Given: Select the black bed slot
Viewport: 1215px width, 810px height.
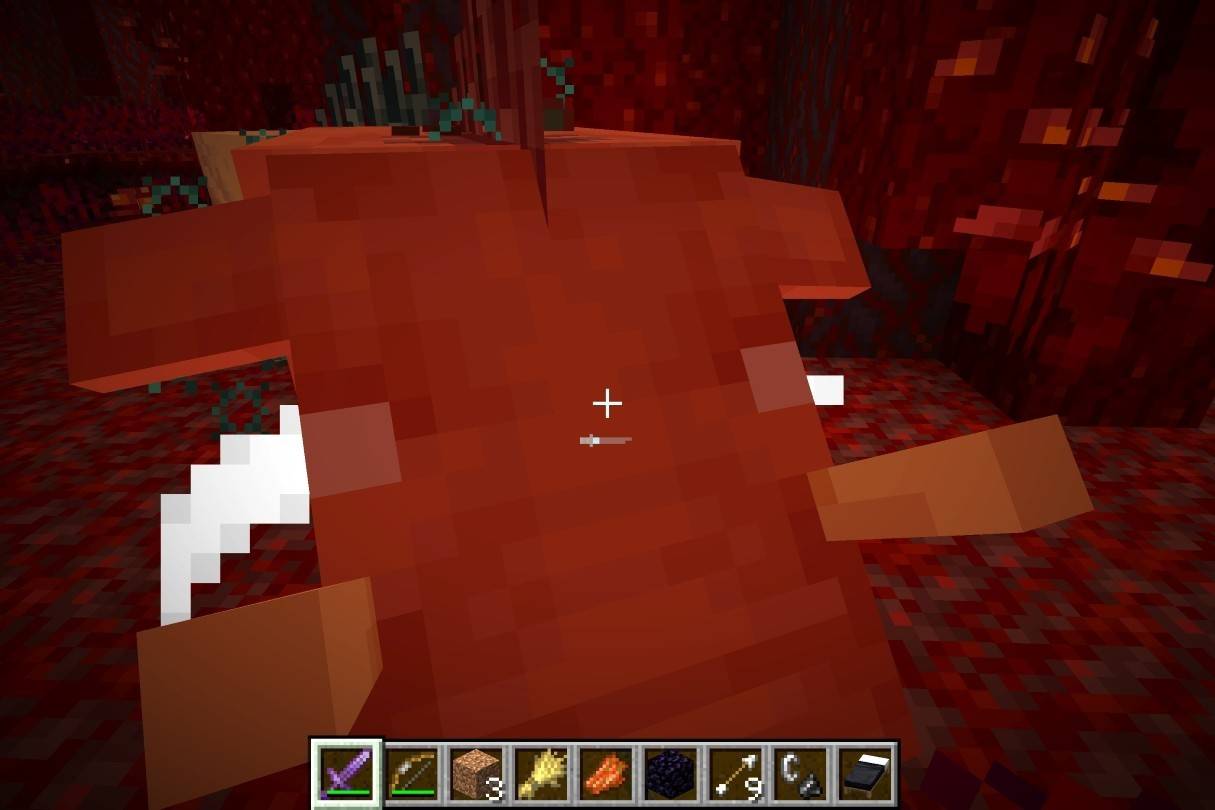Looking at the screenshot, I should 865,773.
